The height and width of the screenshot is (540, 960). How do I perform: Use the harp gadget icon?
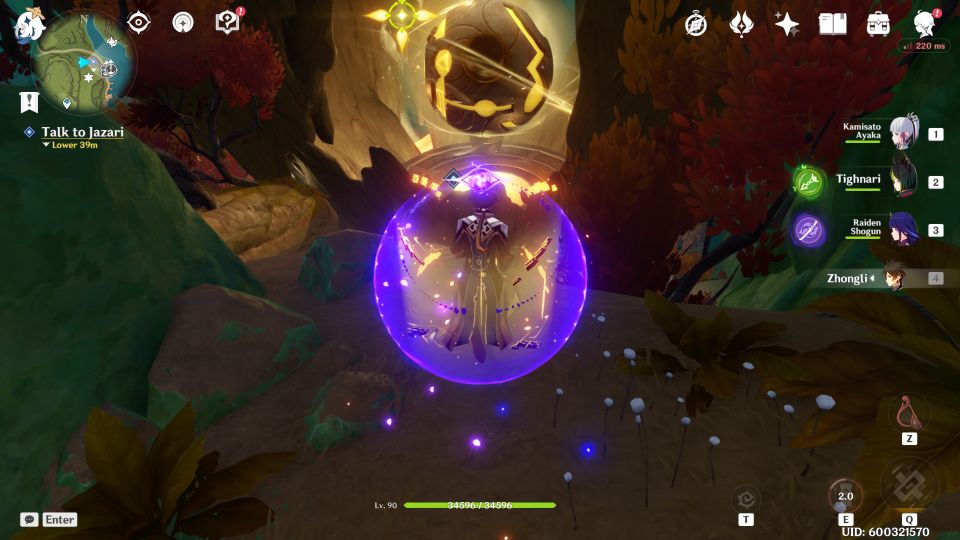click(x=909, y=412)
